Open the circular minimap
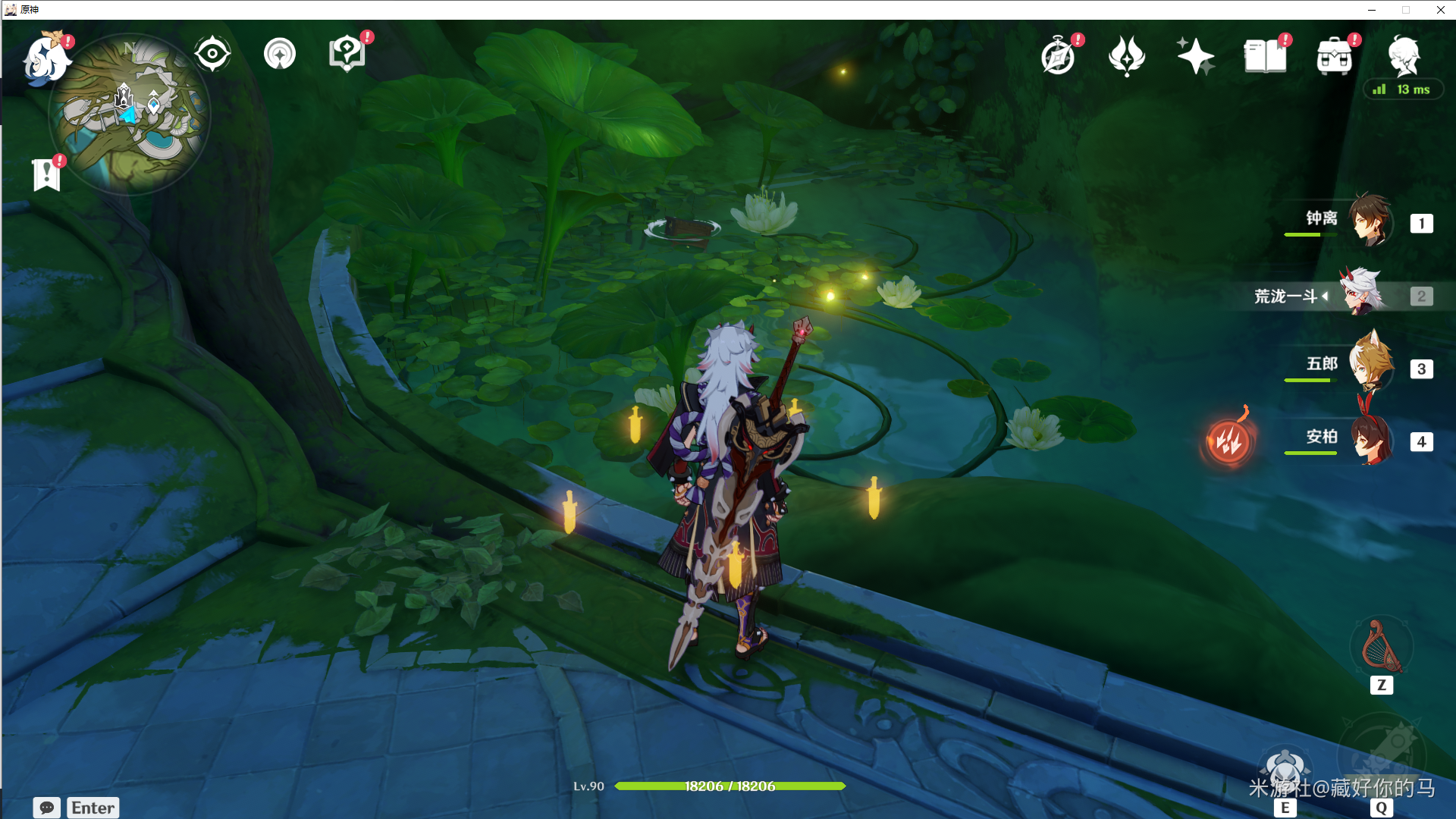The width and height of the screenshot is (1456, 819). point(129,114)
